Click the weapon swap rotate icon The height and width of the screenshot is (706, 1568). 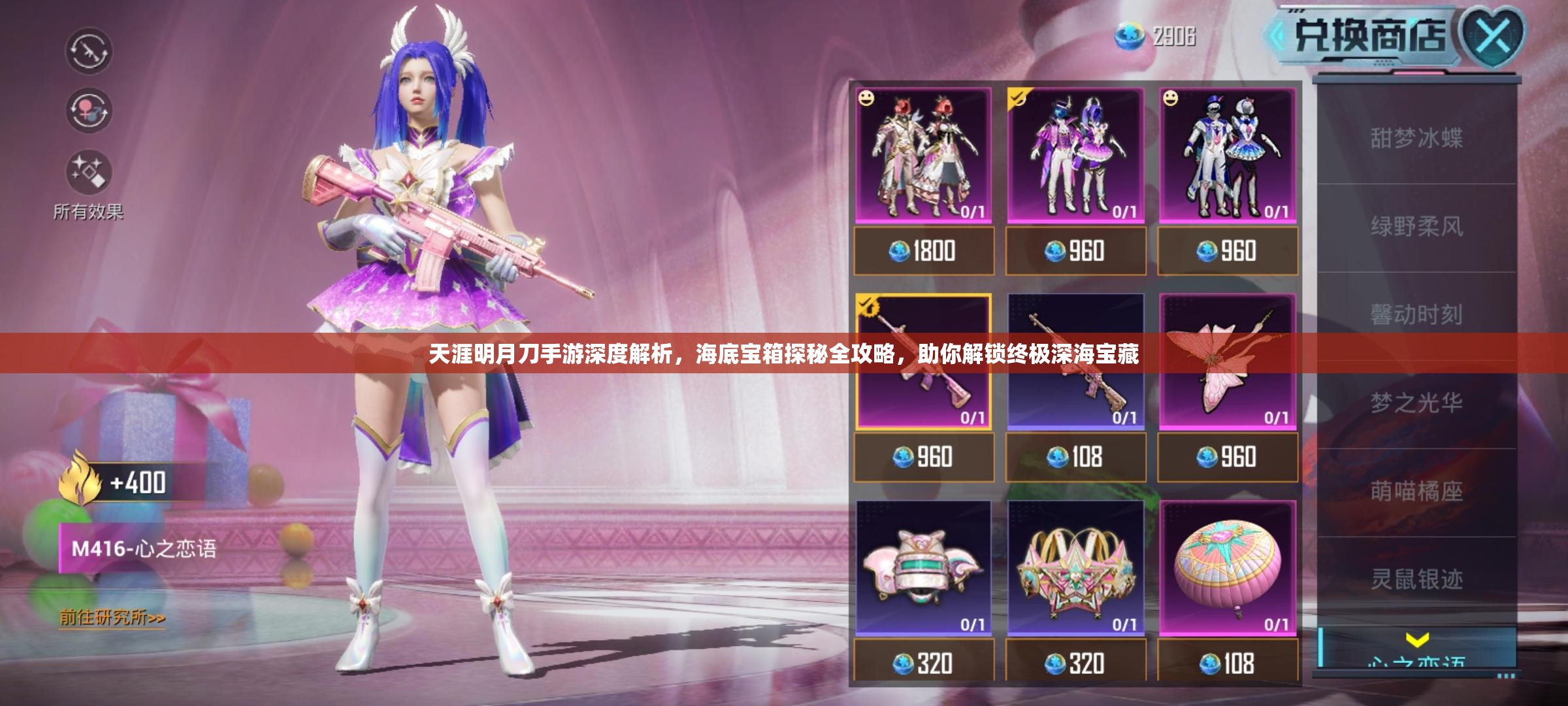coord(89,51)
